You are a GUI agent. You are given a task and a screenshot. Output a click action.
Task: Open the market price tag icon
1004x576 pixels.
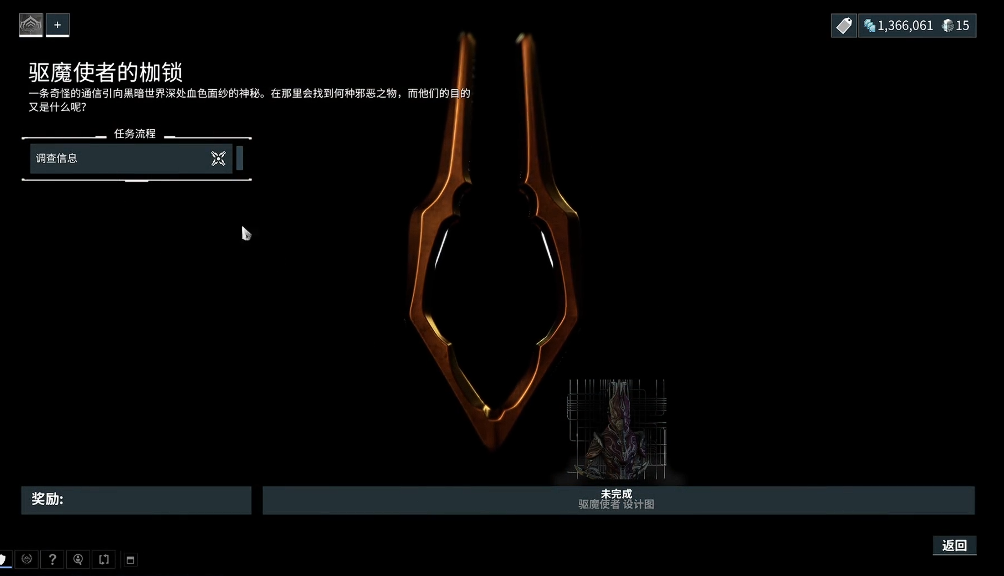(844, 25)
